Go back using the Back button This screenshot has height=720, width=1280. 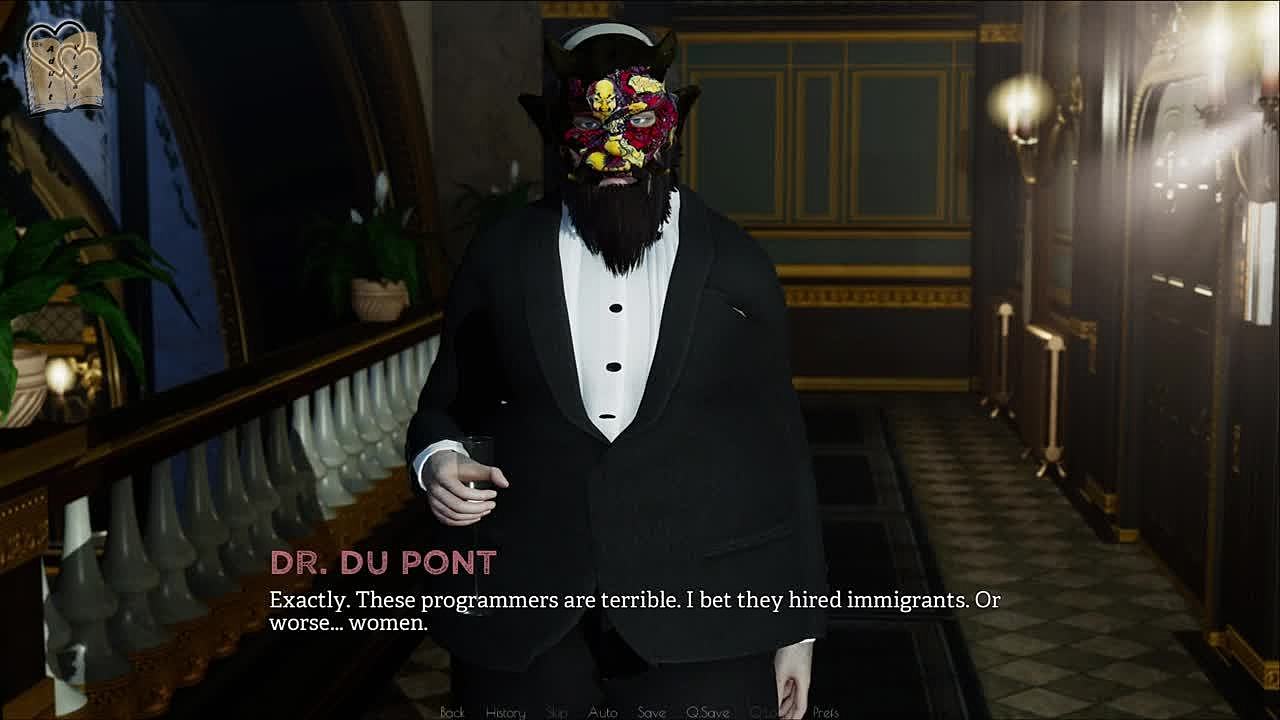[452, 712]
